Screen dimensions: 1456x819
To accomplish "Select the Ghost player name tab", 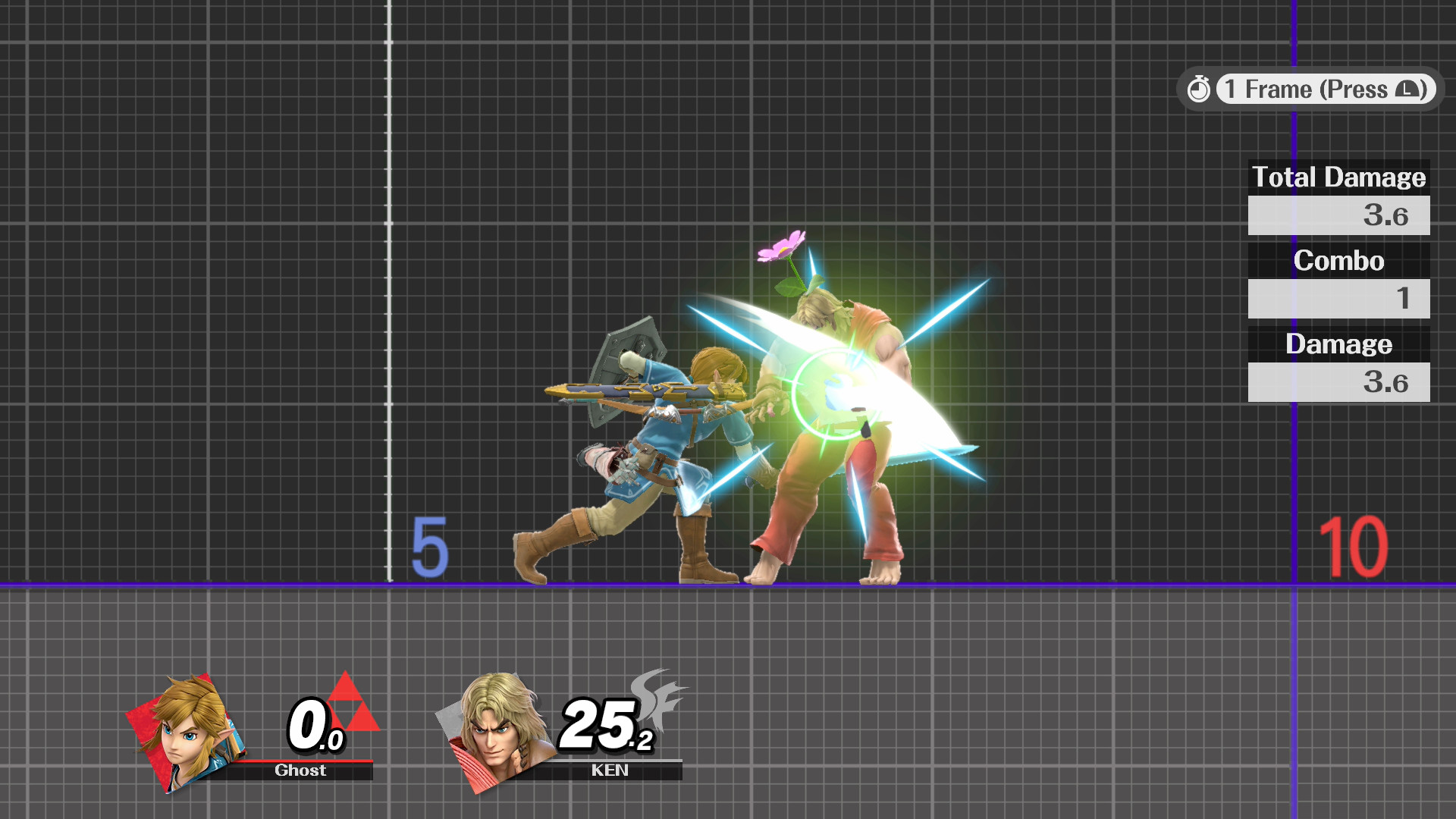I will (x=300, y=770).
